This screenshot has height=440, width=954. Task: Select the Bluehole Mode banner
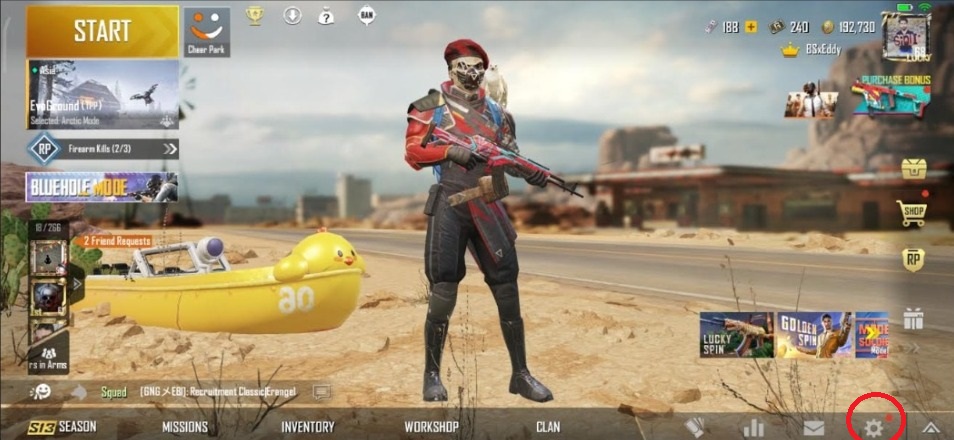102,187
